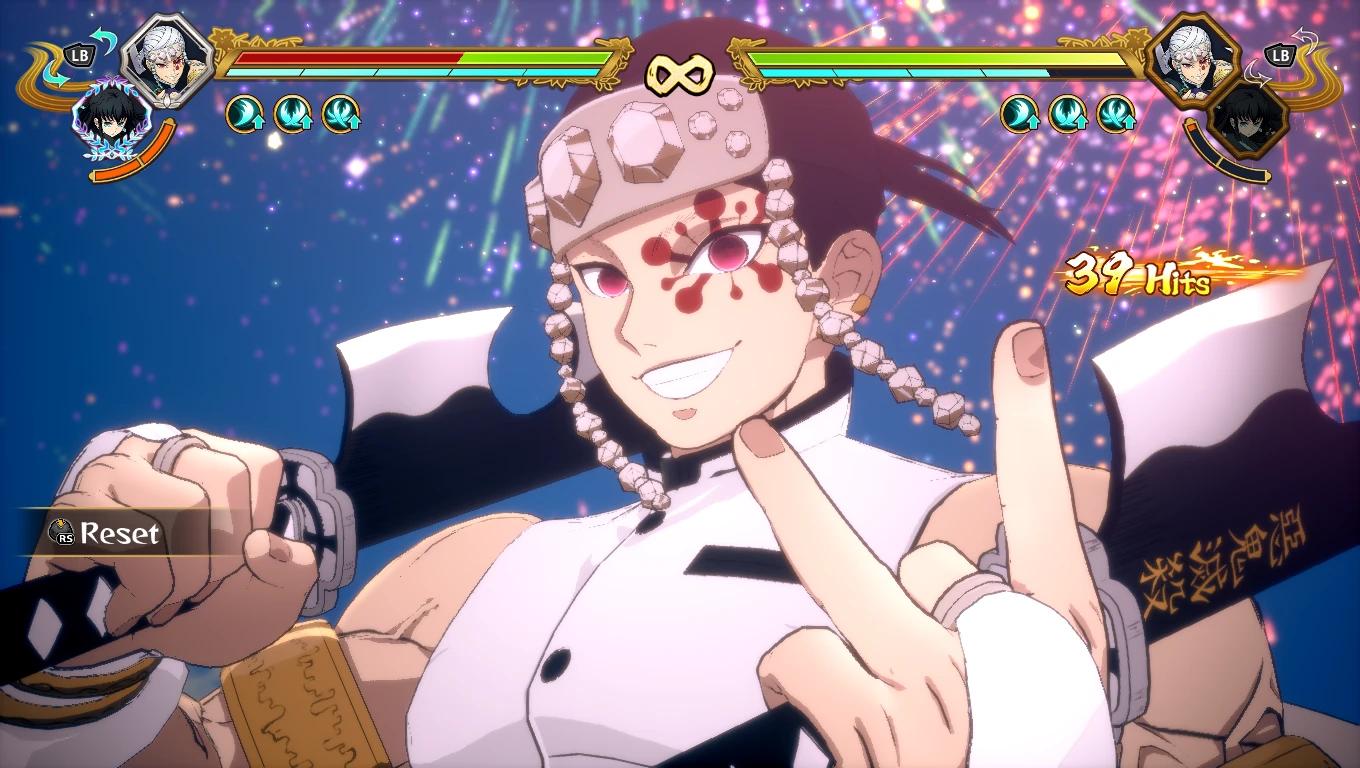Select player two's Tengen Uzui portrait

[1192, 58]
